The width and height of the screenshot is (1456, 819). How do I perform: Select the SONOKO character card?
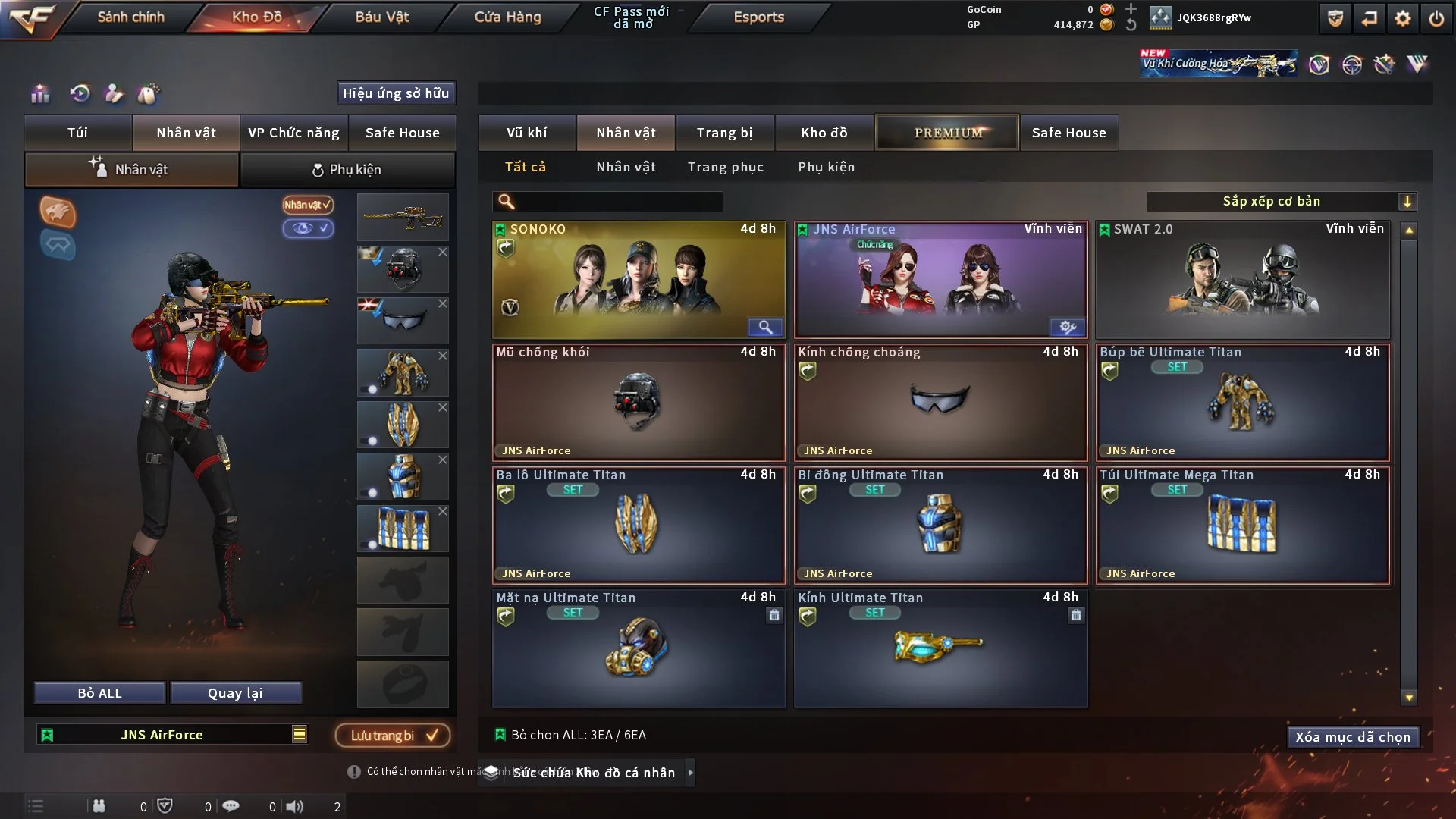pyautogui.click(x=638, y=279)
